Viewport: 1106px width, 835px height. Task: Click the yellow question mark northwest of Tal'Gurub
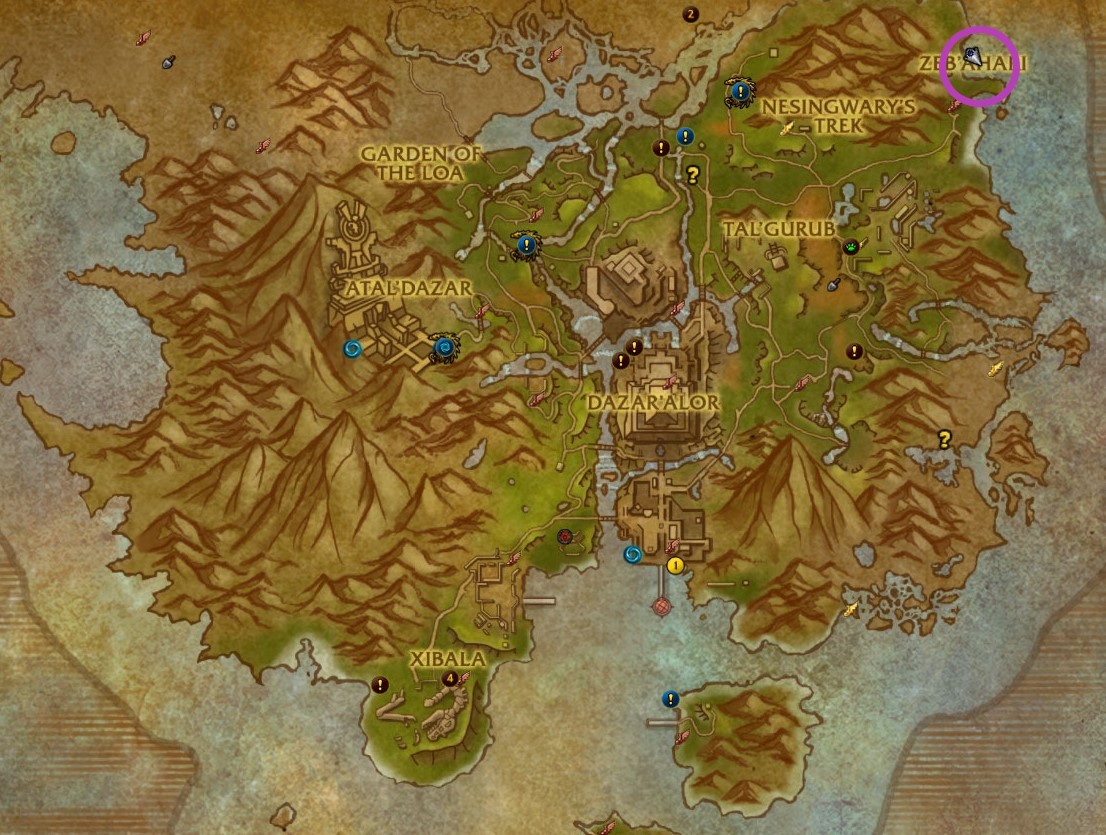tap(691, 174)
